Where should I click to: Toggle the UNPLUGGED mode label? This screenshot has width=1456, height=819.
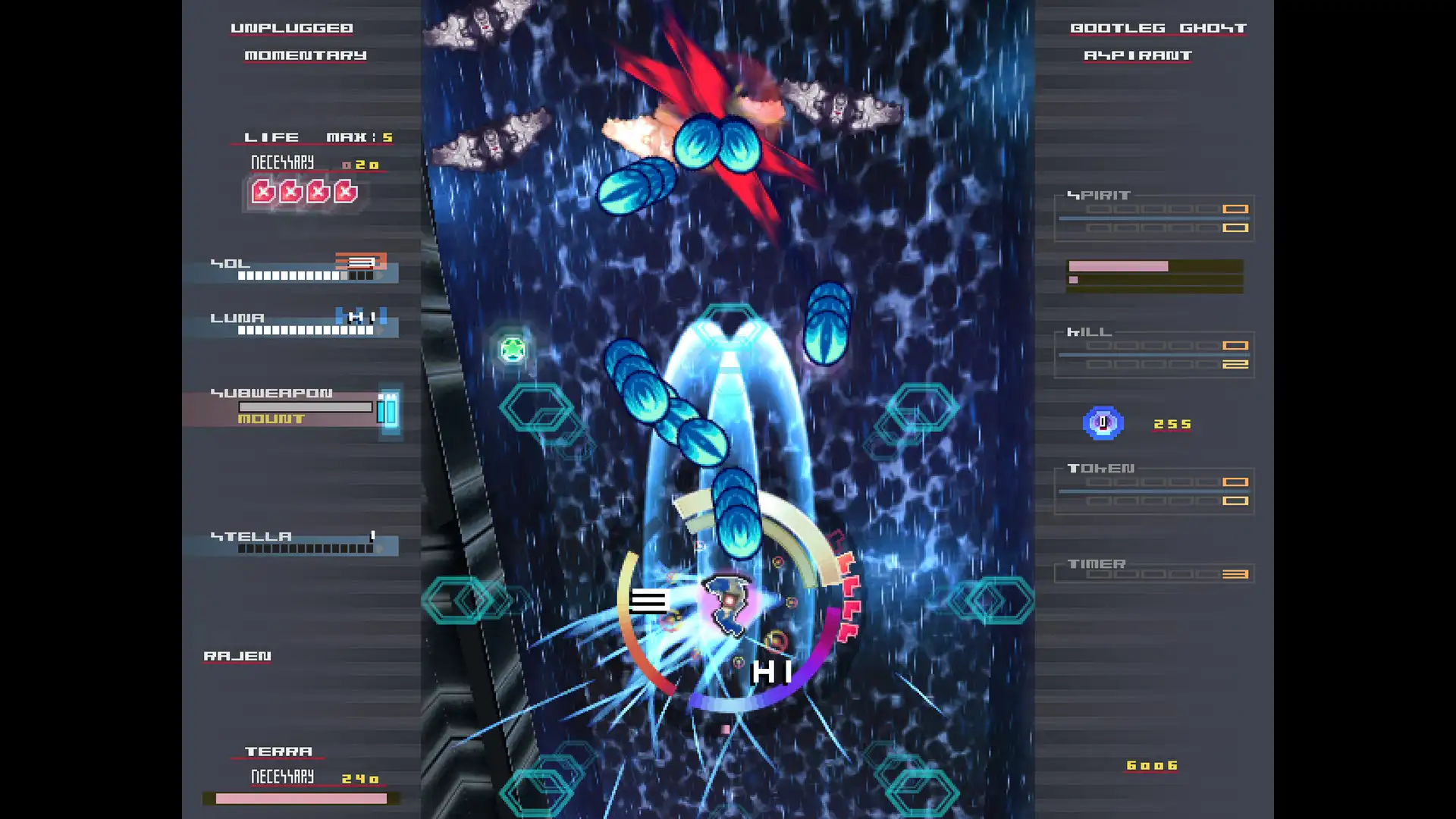290,27
